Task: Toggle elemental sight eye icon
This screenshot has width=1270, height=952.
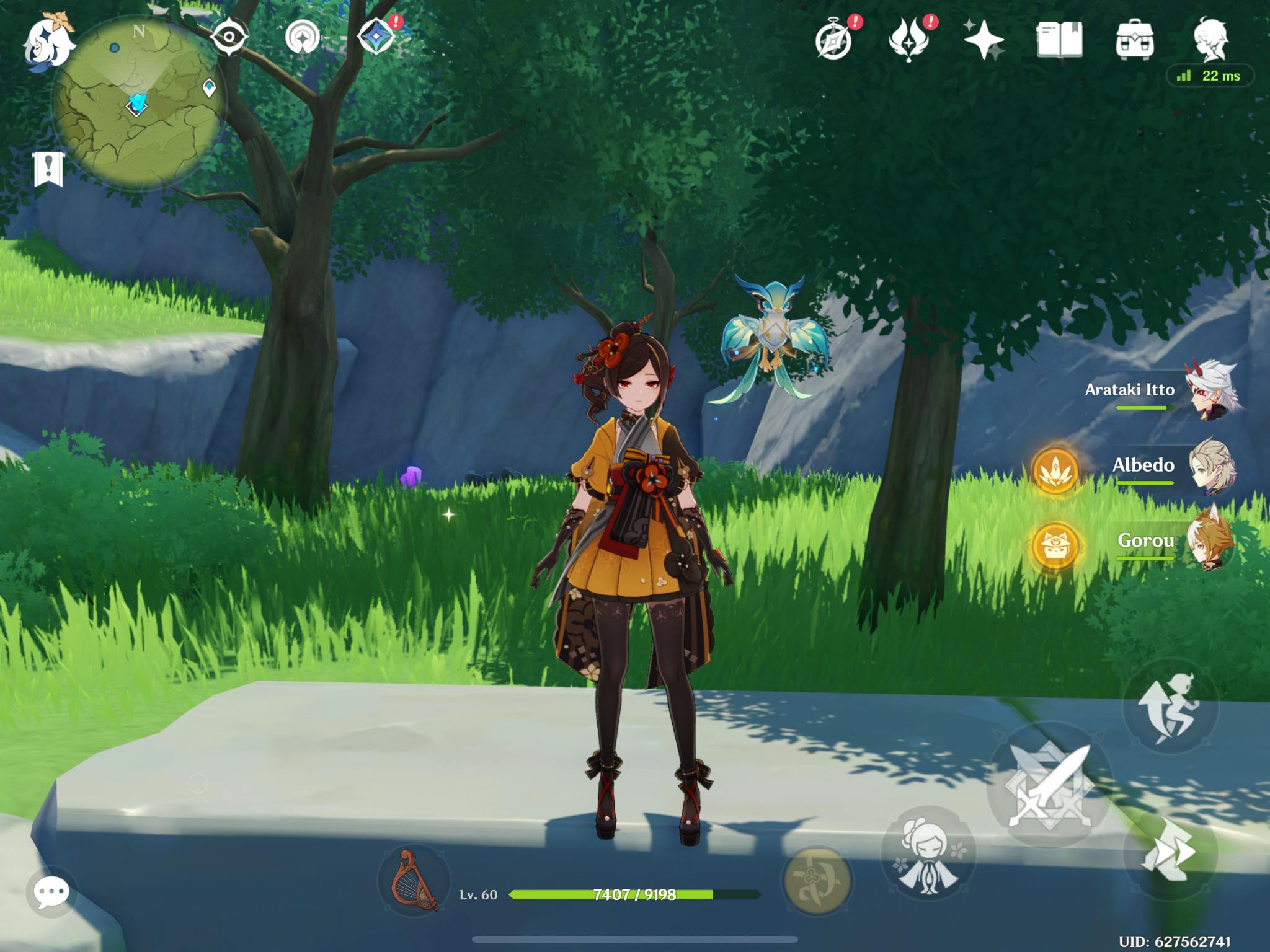Action: (229, 38)
